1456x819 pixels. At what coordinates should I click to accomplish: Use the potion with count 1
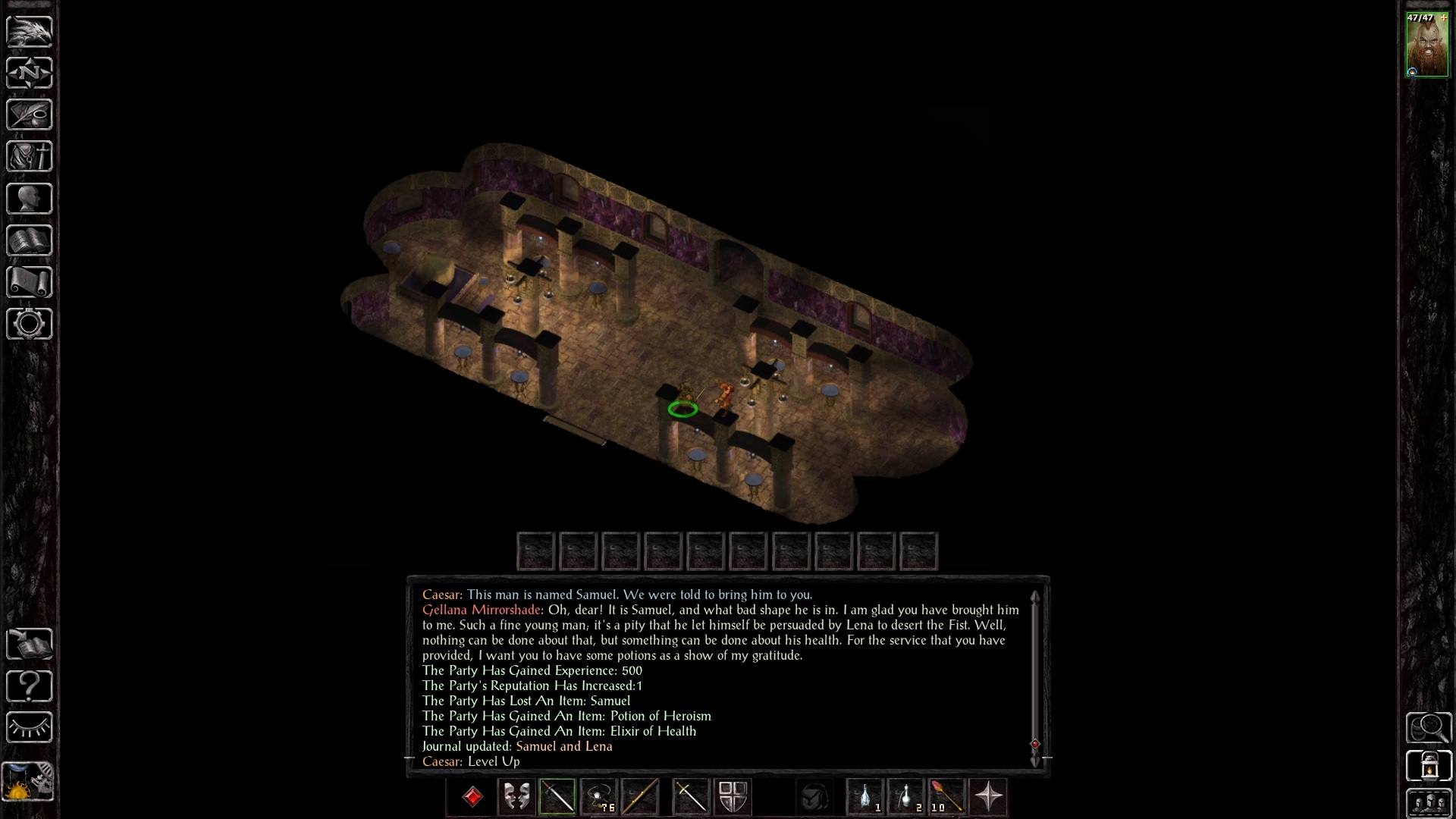(x=866, y=797)
